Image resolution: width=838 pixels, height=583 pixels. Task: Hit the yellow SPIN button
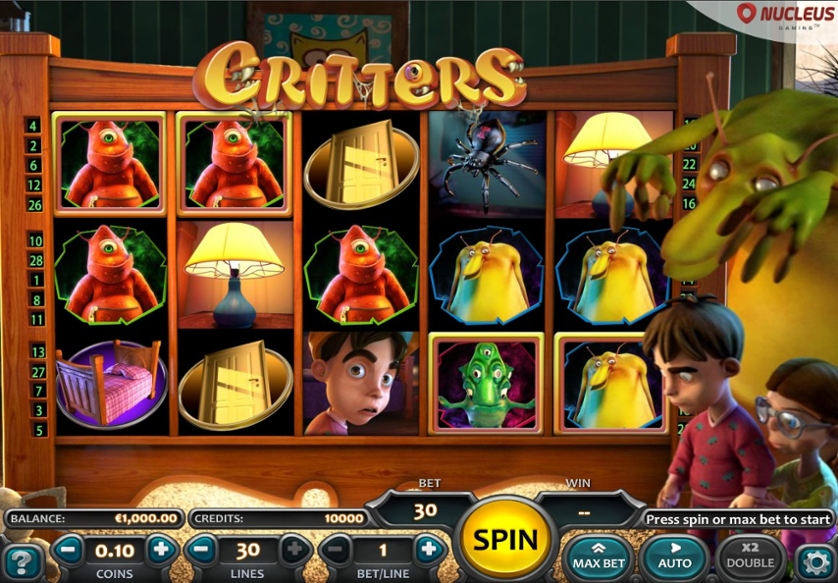coord(506,540)
